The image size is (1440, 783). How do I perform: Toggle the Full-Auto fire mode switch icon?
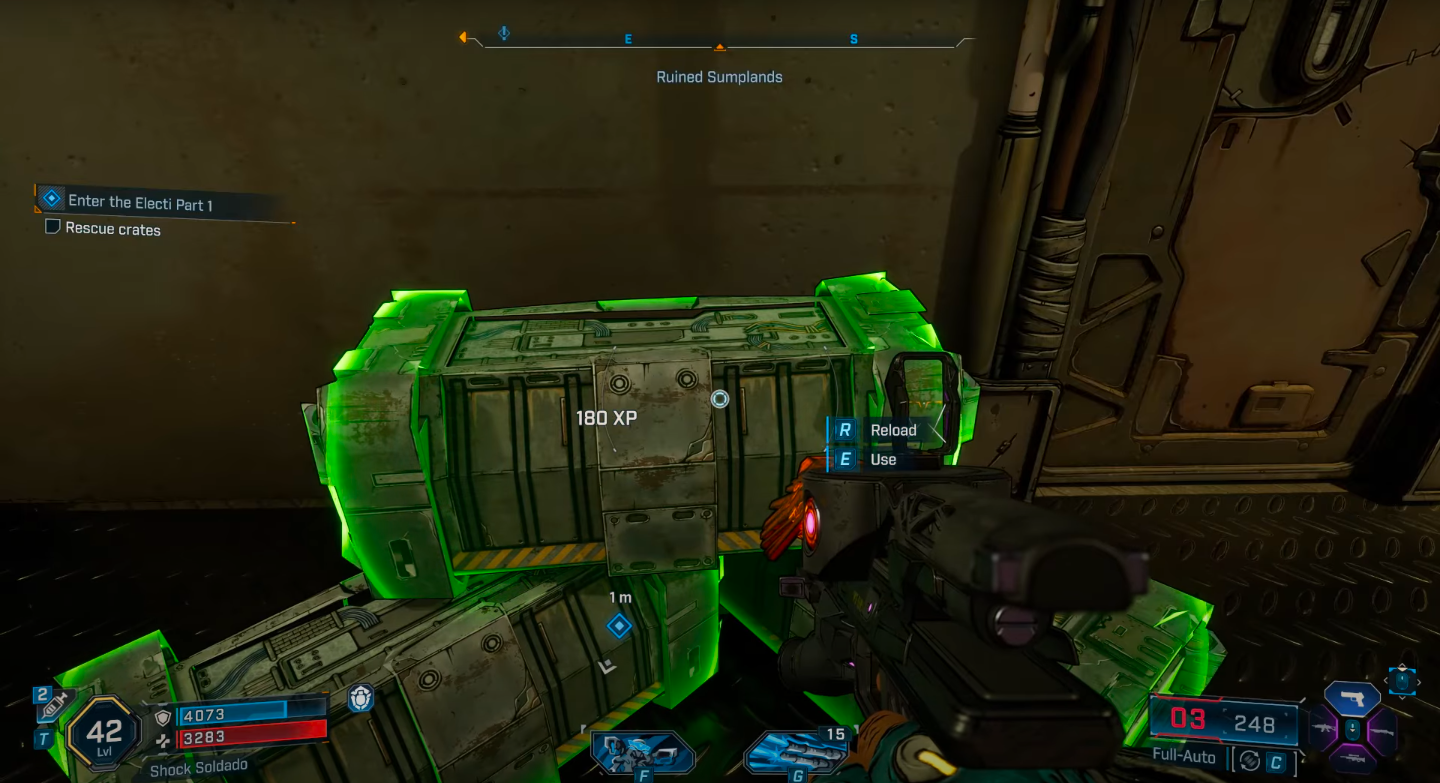(1248, 760)
